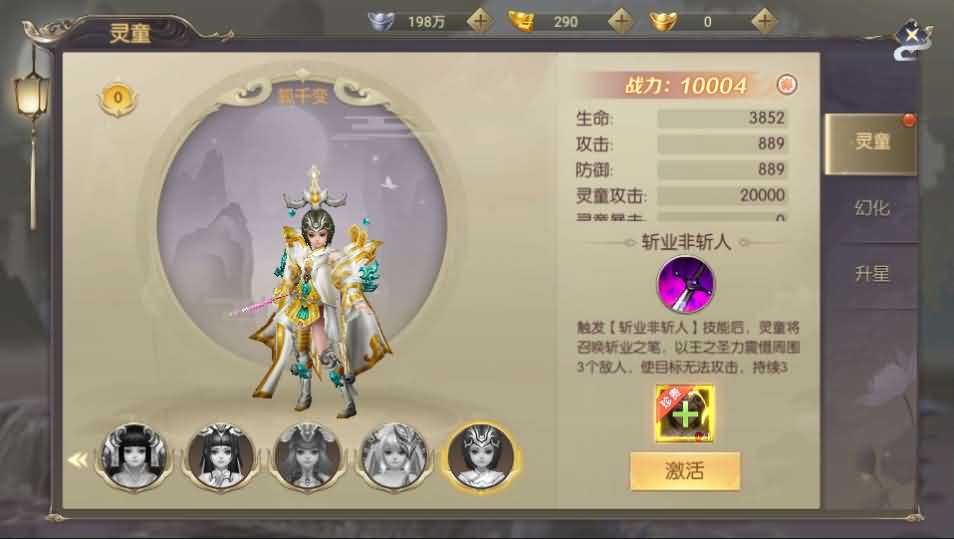Choose the gold-highlighted helmeted portrait
This screenshot has height=539, width=954.
[x=479, y=456]
